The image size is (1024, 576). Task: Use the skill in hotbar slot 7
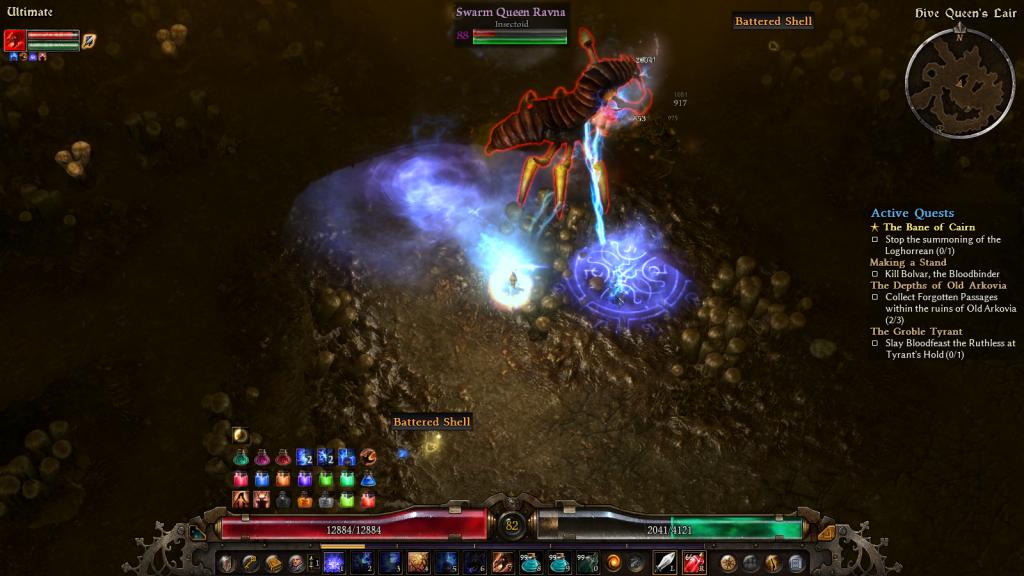[x=503, y=563]
